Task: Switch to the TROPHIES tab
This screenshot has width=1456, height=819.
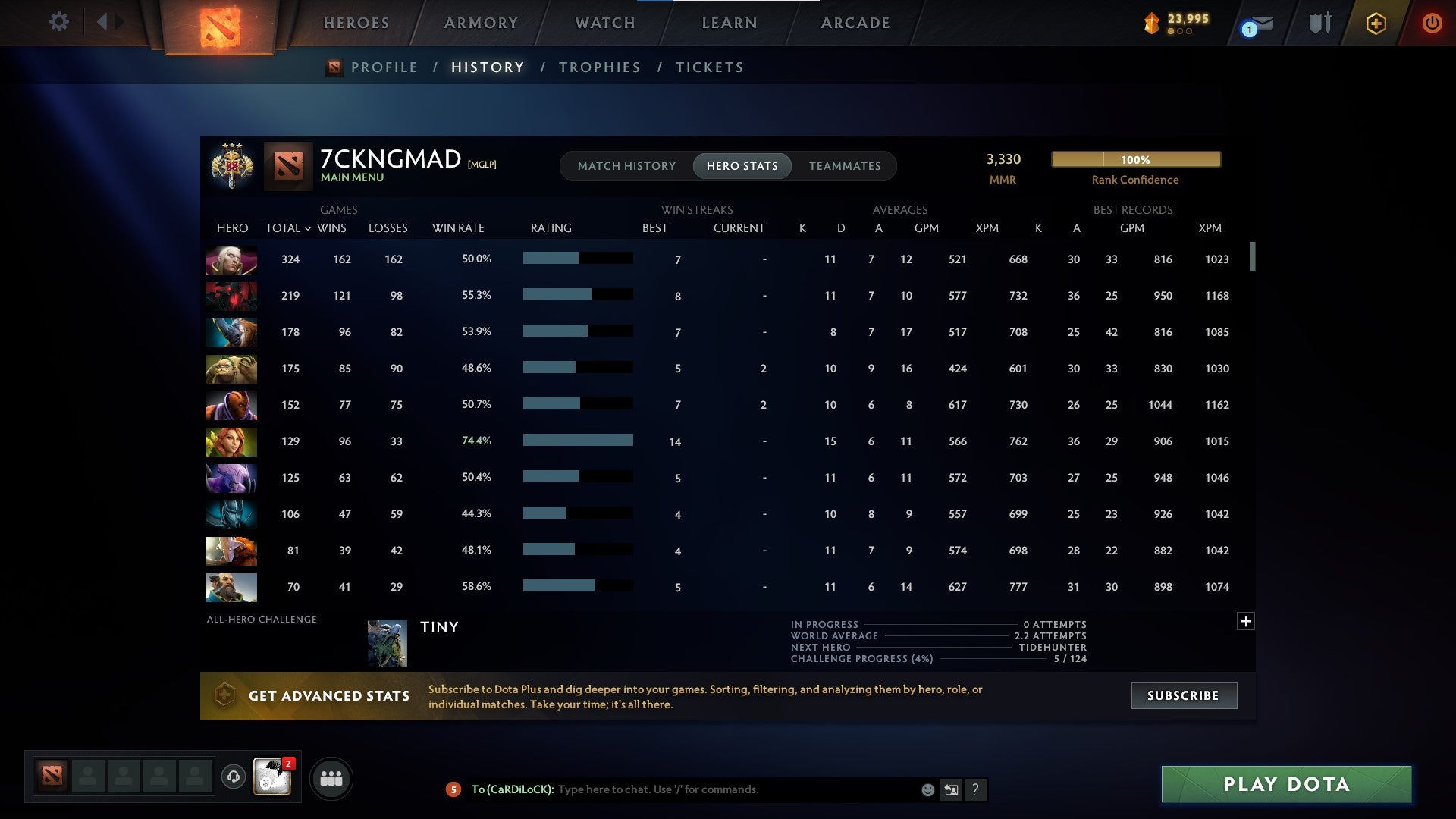Action: point(599,67)
